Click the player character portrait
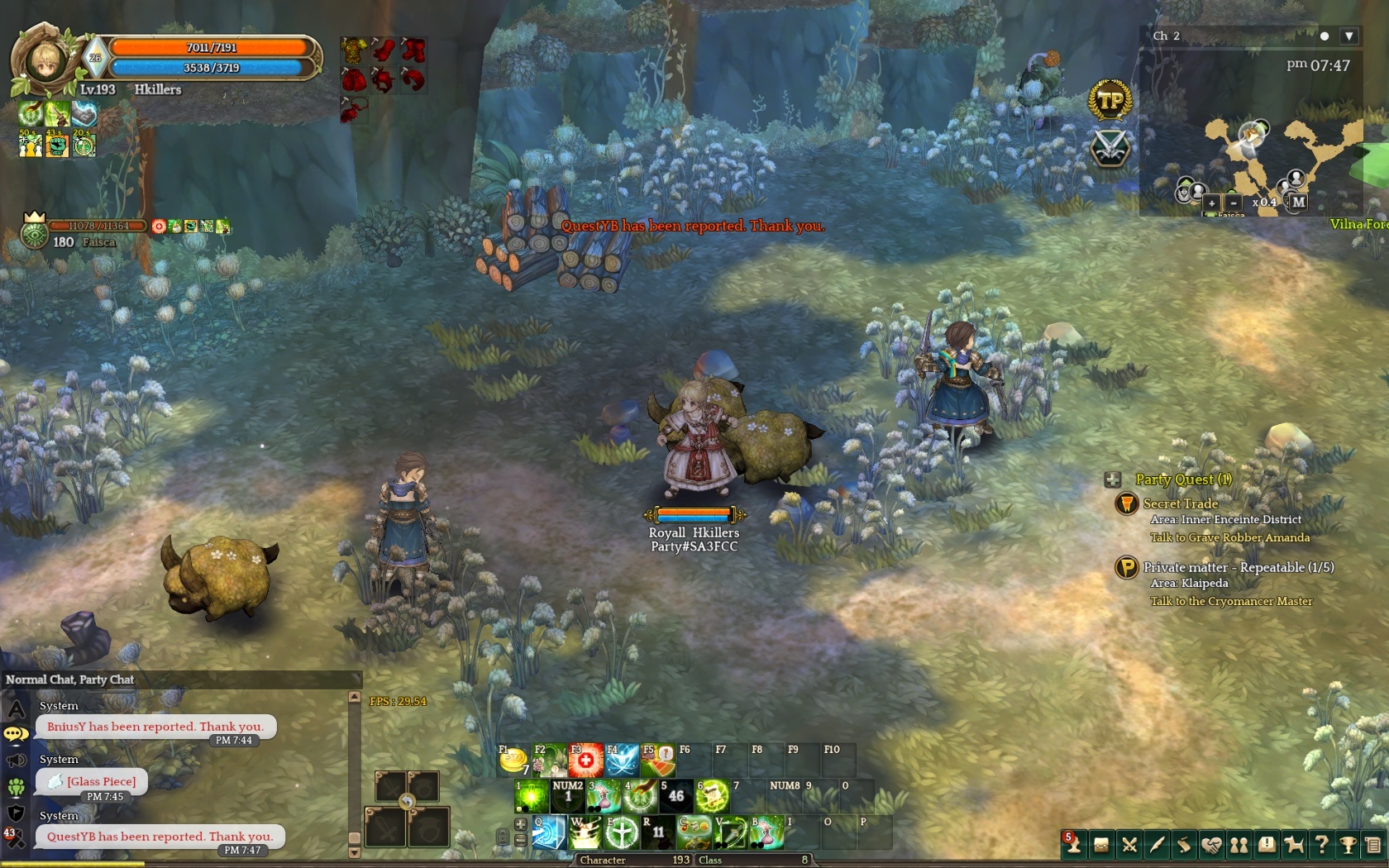Viewport: 1389px width, 868px height. click(x=43, y=60)
